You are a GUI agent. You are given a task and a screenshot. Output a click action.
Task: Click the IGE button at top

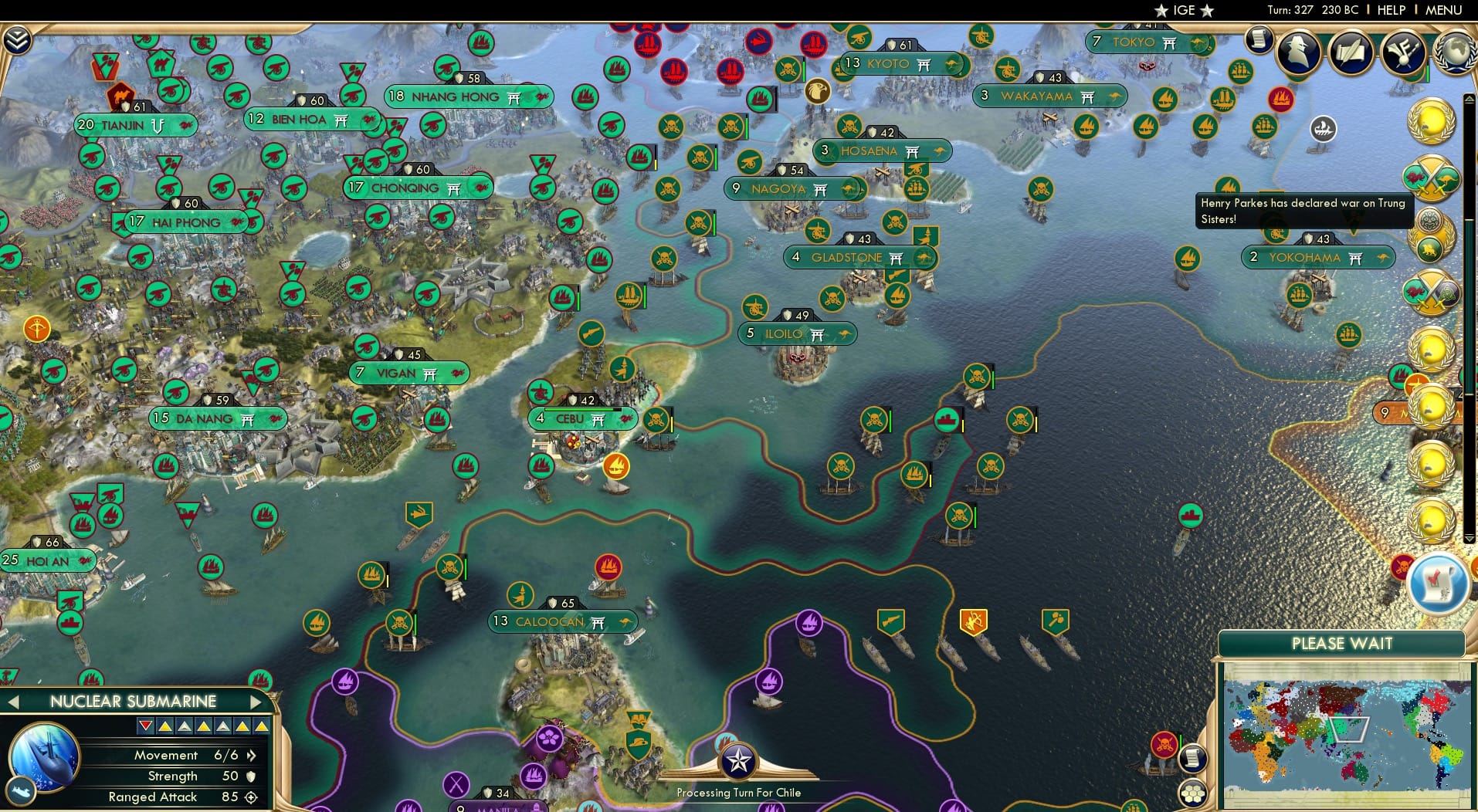(1181, 10)
